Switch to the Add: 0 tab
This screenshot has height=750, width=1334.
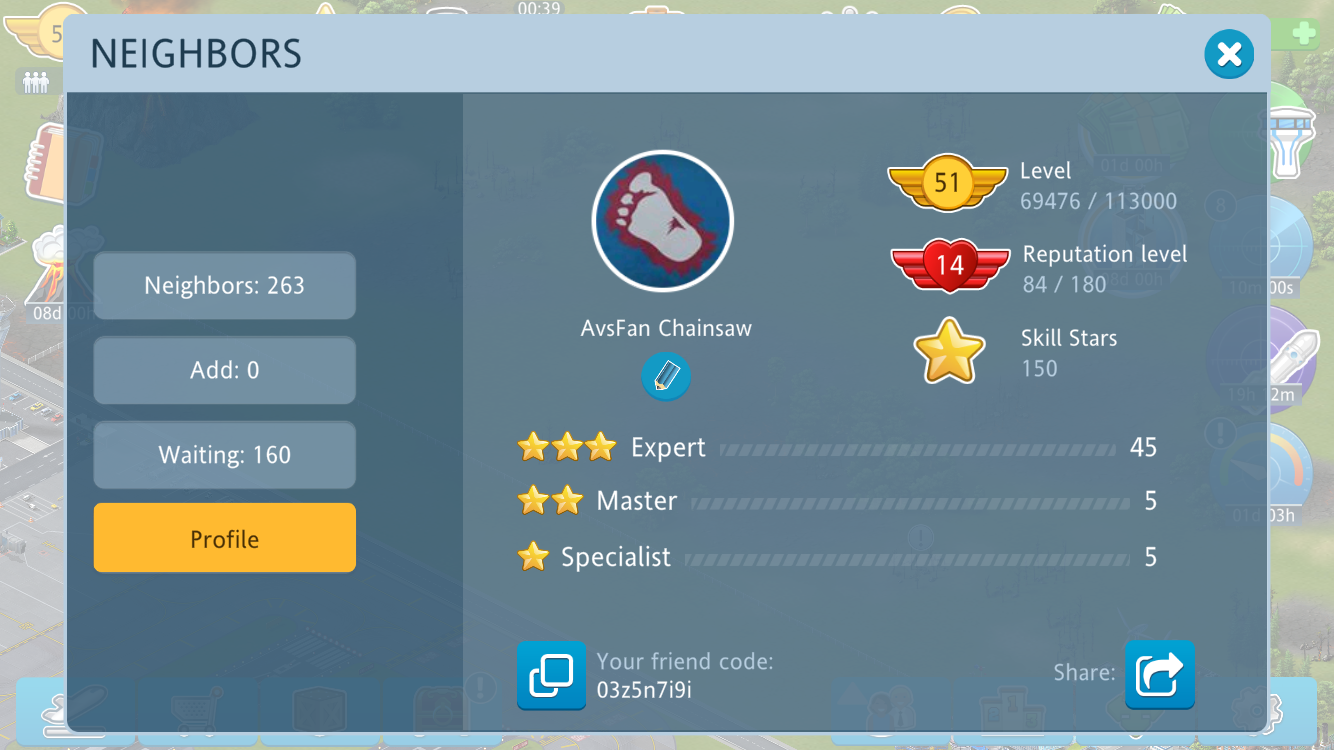point(225,371)
